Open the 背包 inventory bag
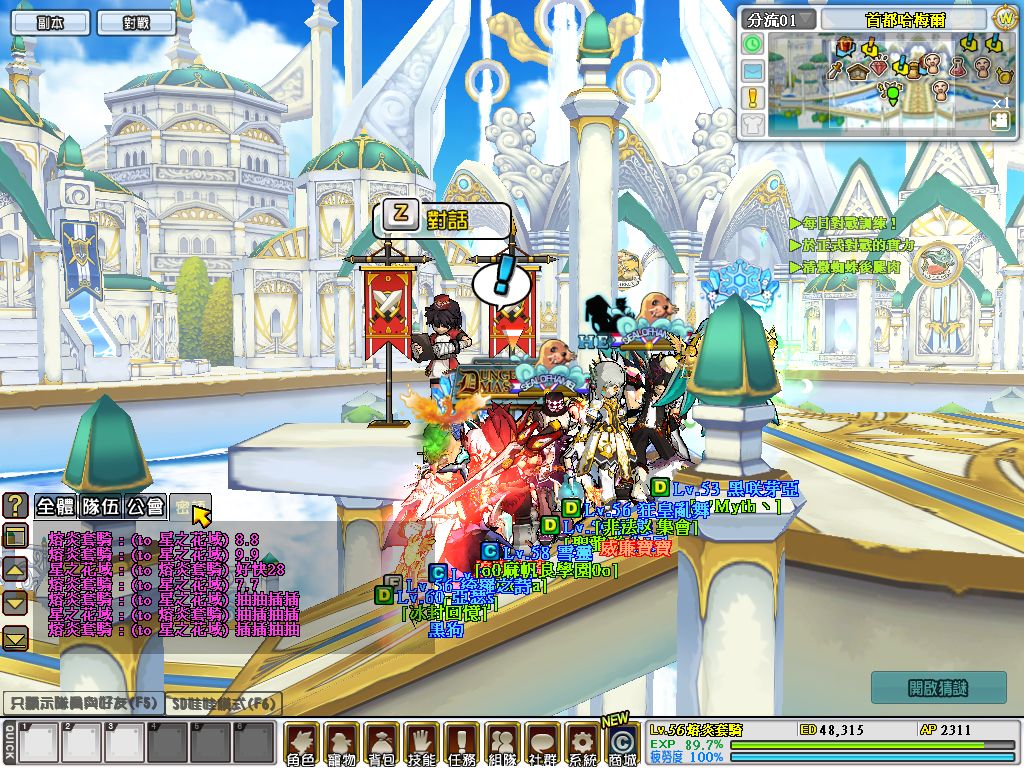1024x768 pixels. tap(381, 743)
